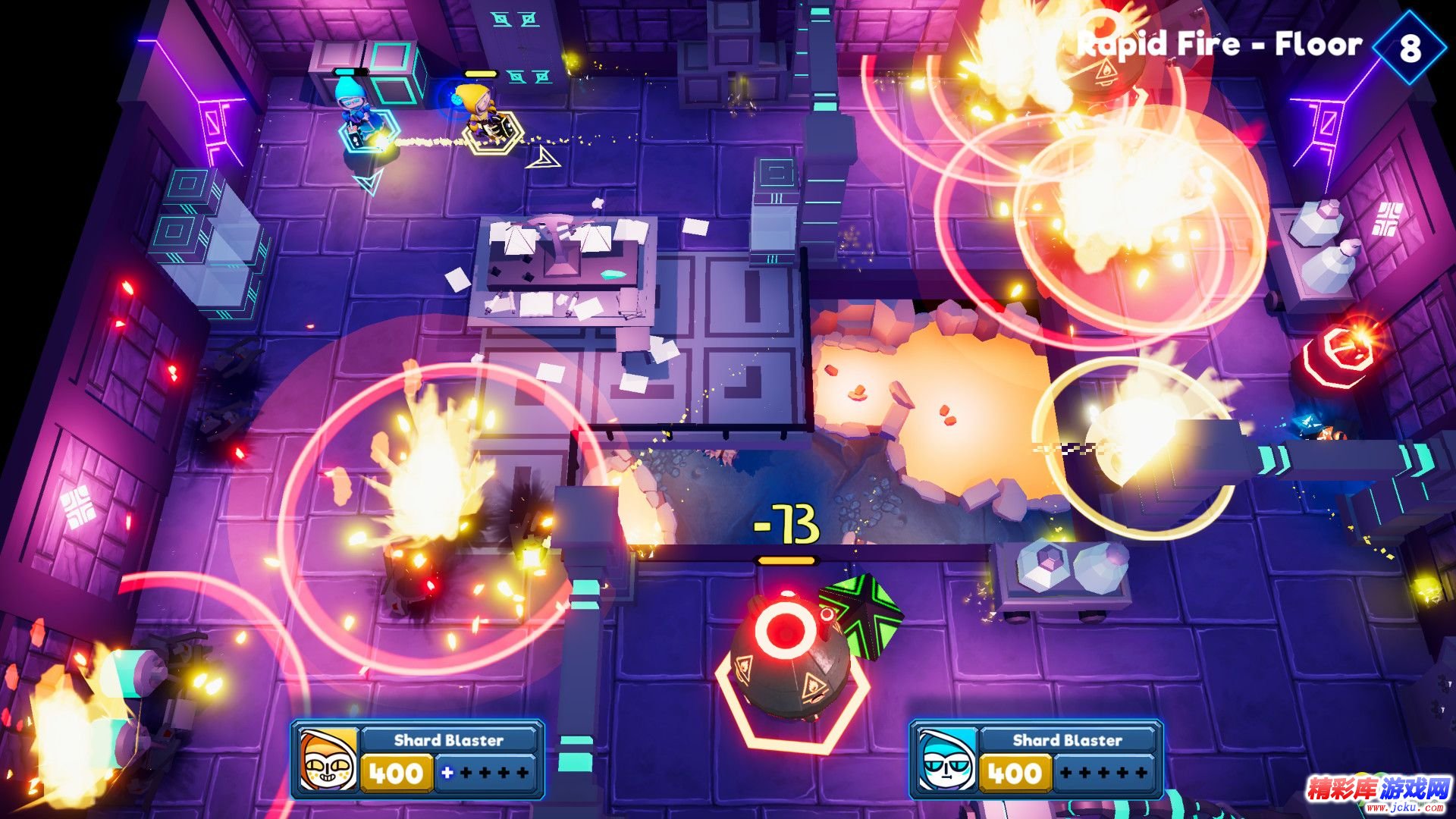This screenshot has width=1456, height=819.
Task: Choose the orange player's Shard Blaster label
Action: pyautogui.click(x=448, y=740)
